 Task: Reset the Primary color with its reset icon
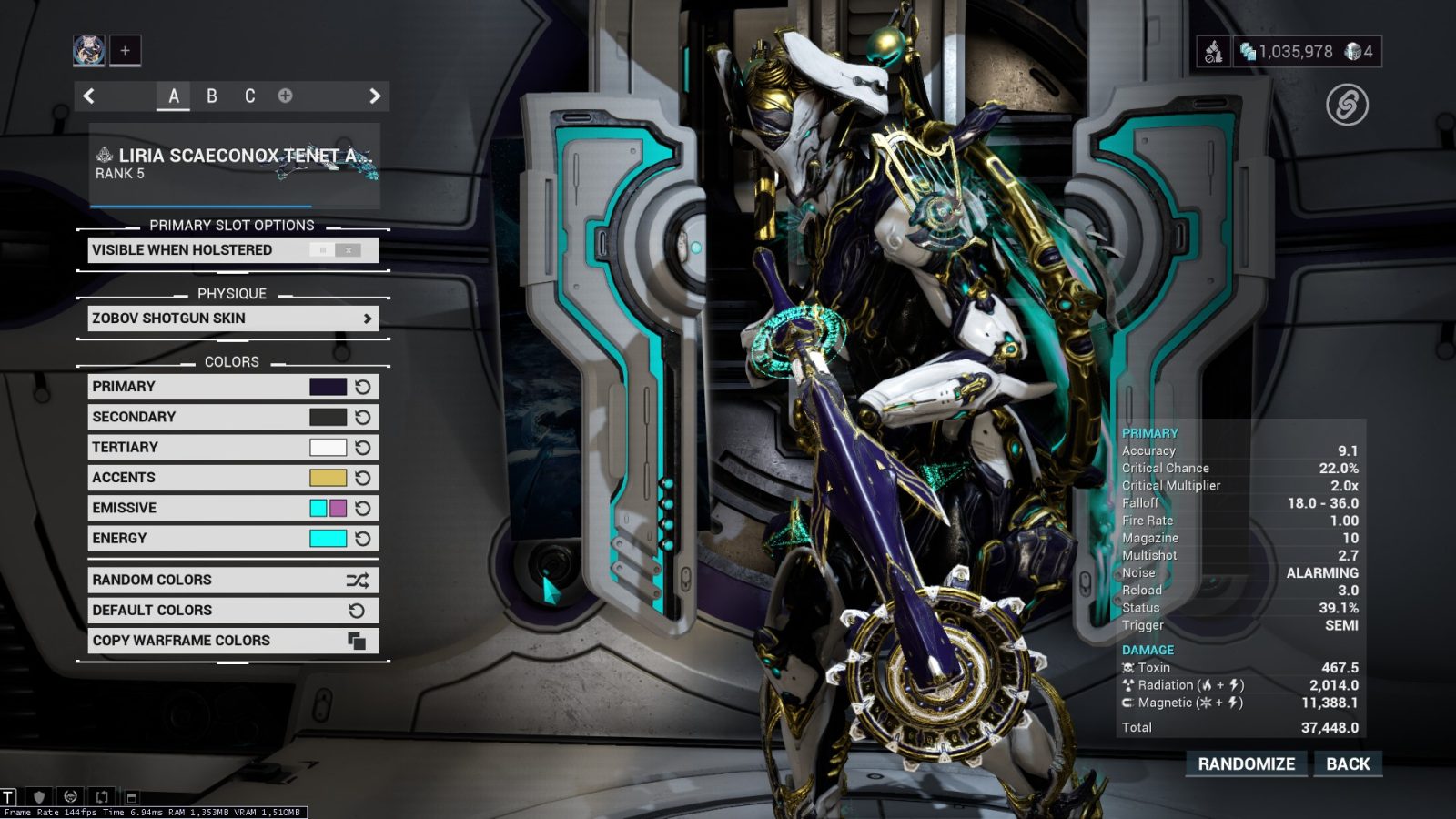coord(362,386)
